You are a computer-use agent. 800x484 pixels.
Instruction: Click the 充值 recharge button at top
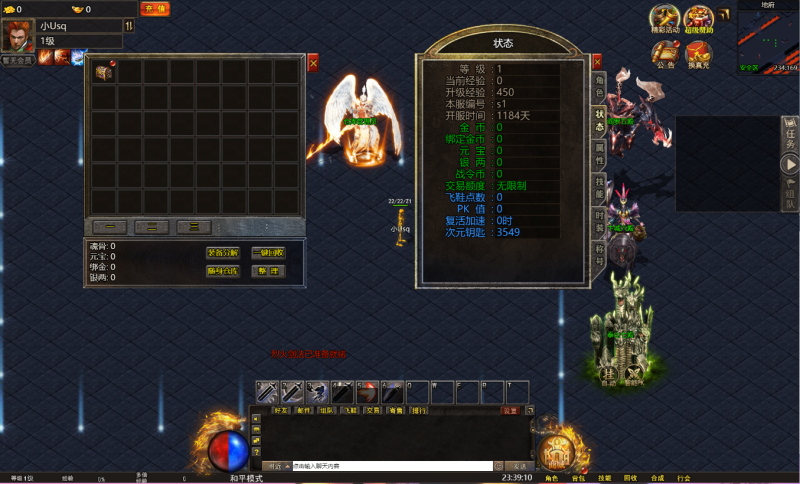coord(154,9)
